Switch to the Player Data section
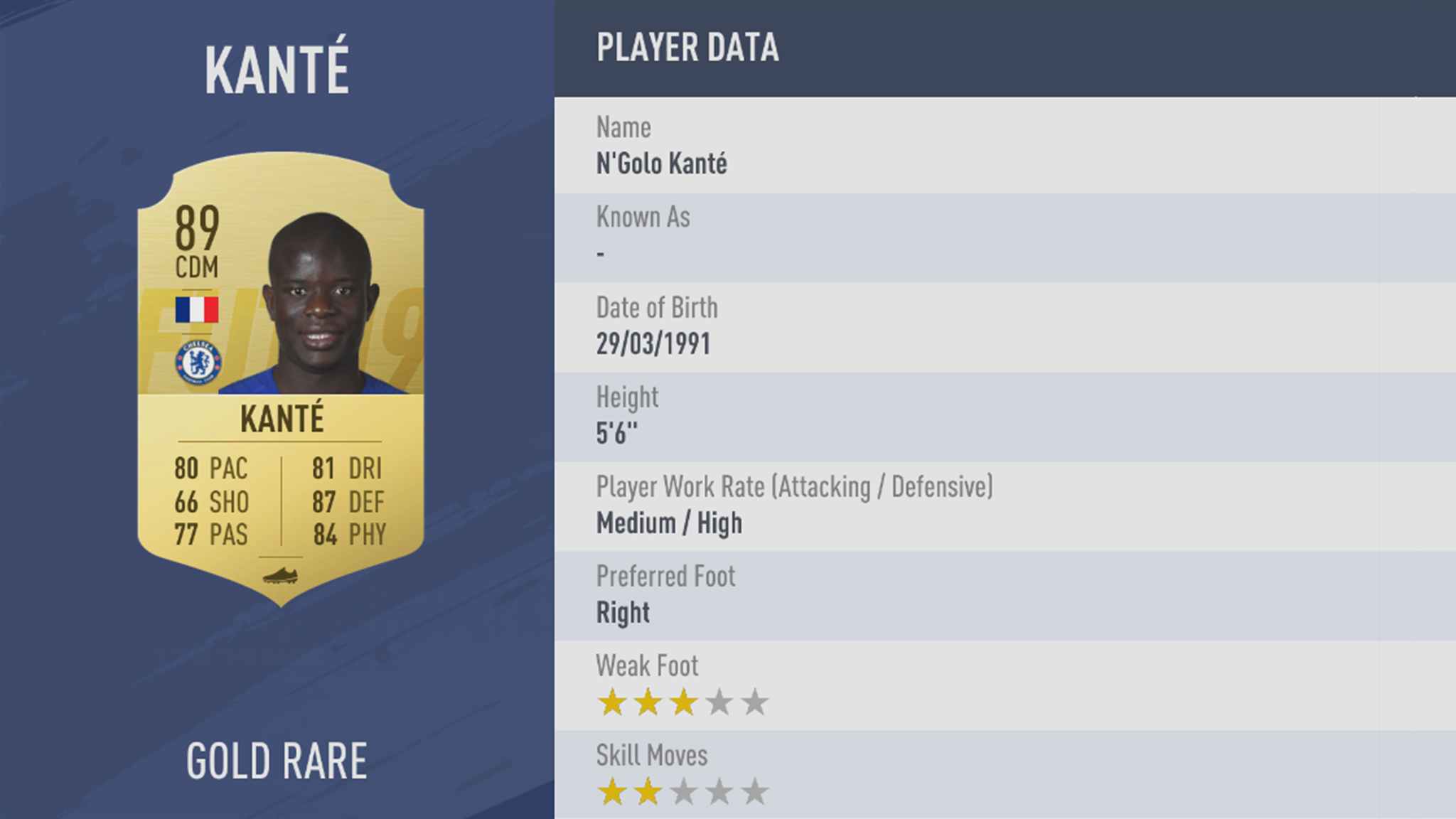The width and height of the screenshot is (1456, 819). click(x=687, y=48)
